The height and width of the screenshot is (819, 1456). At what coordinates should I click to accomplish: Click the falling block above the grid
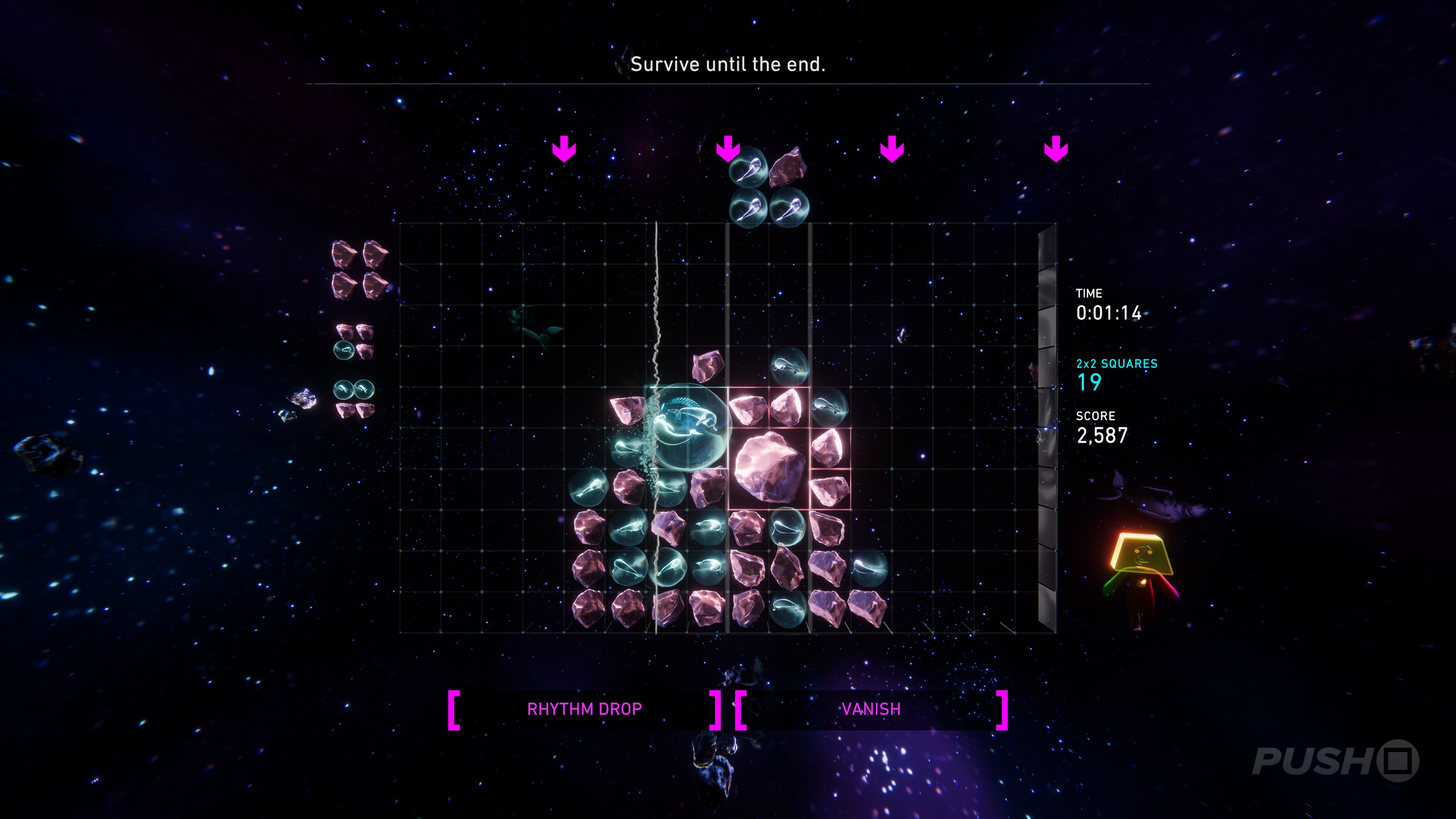coord(769,187)
